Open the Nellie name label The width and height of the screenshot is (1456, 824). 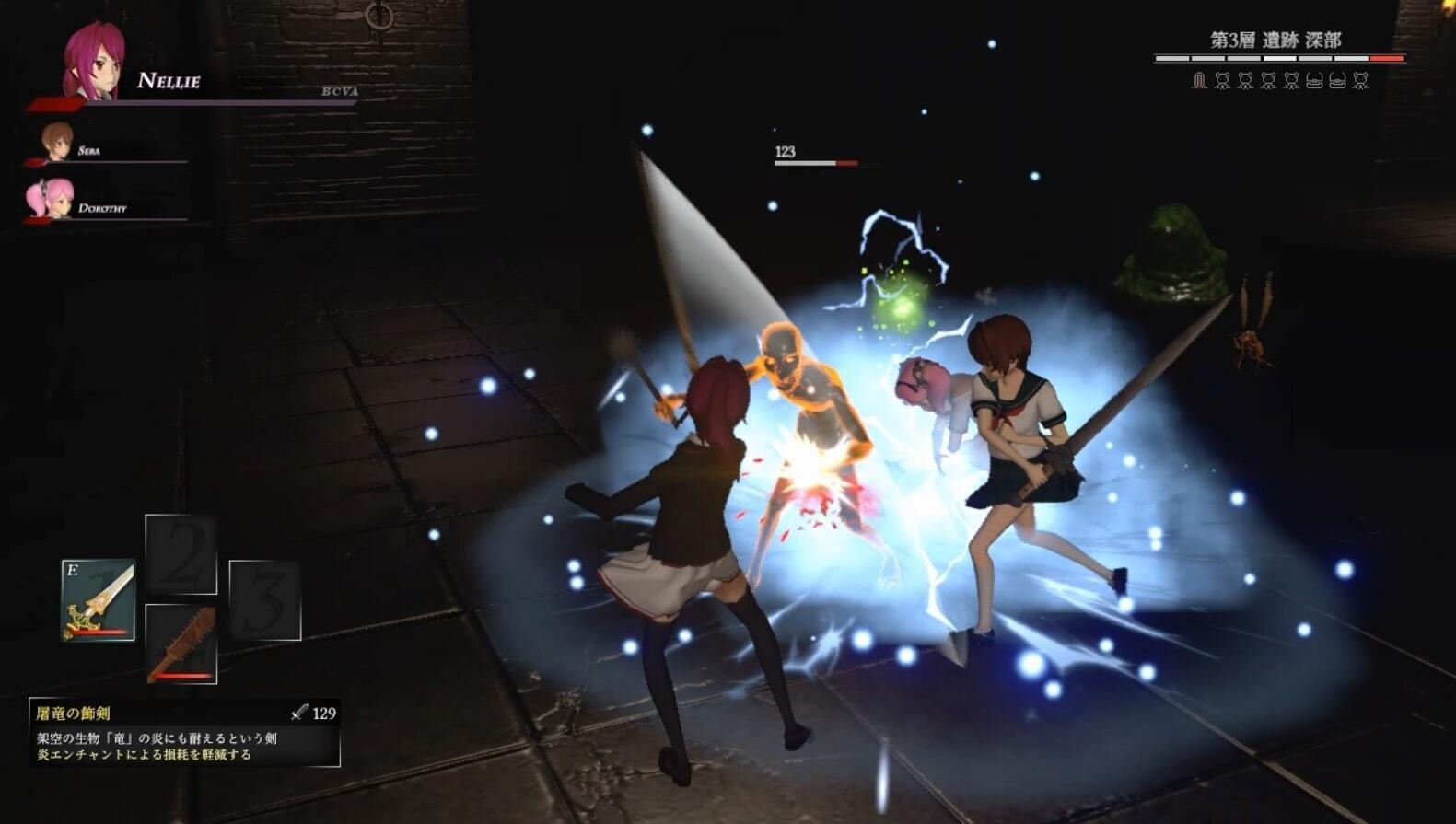point(167,83)
